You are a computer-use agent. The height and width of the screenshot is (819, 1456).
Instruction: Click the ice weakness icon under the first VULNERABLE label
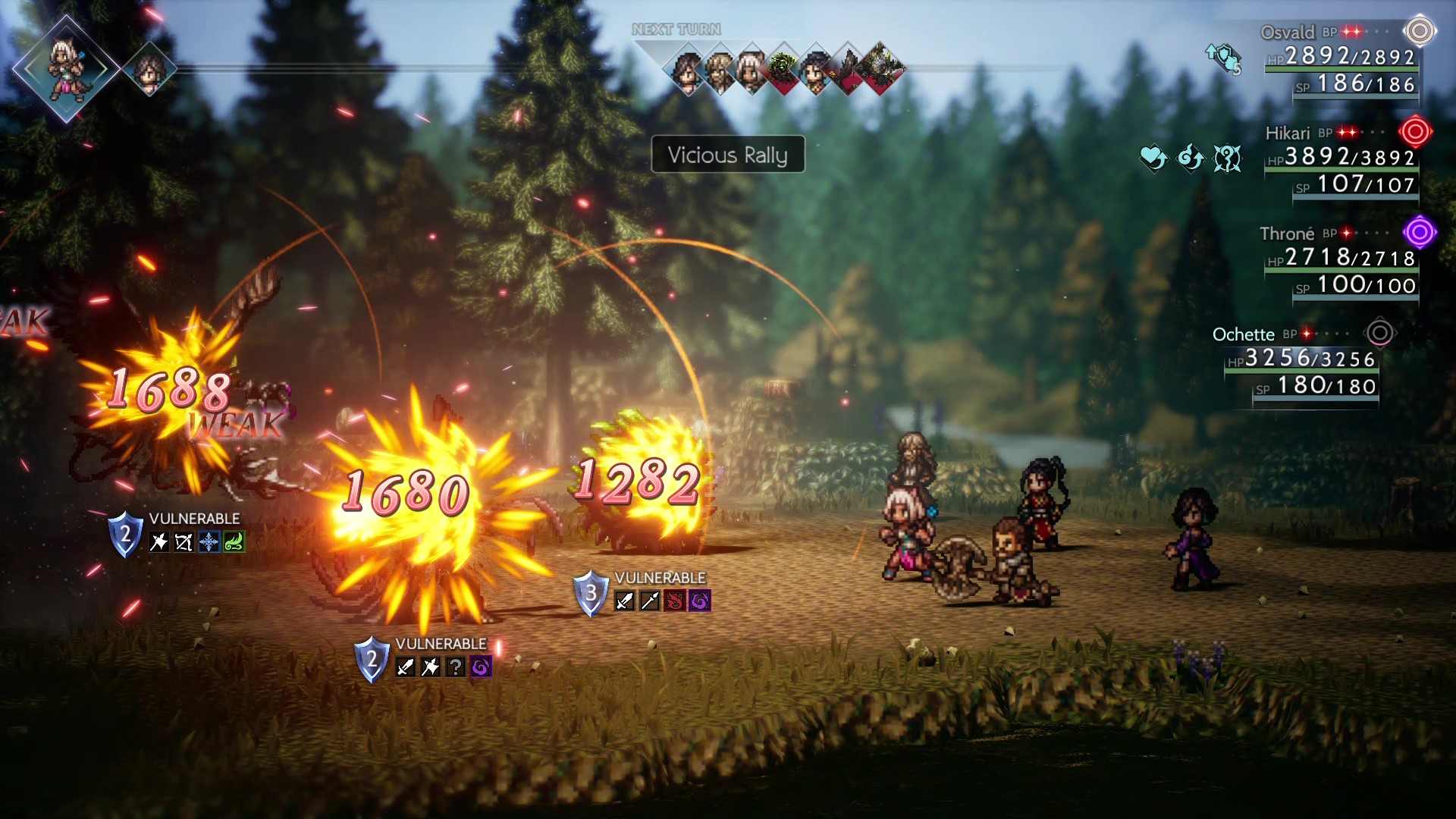tap(209, 542)
